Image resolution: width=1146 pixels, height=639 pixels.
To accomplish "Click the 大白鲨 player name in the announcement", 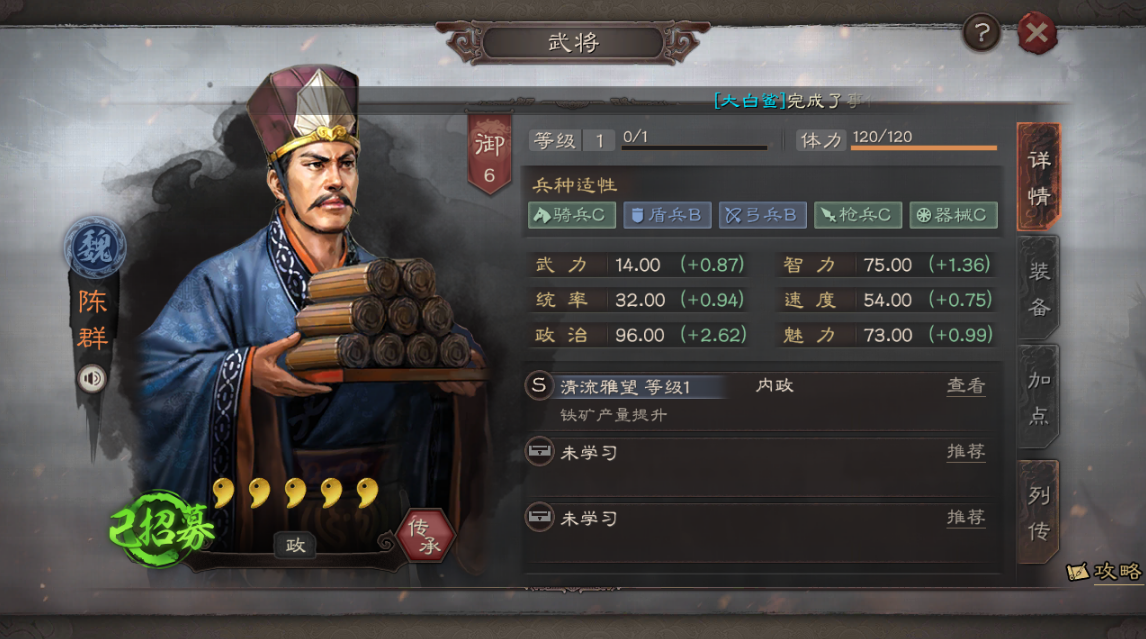I will (x=750, y=101).
